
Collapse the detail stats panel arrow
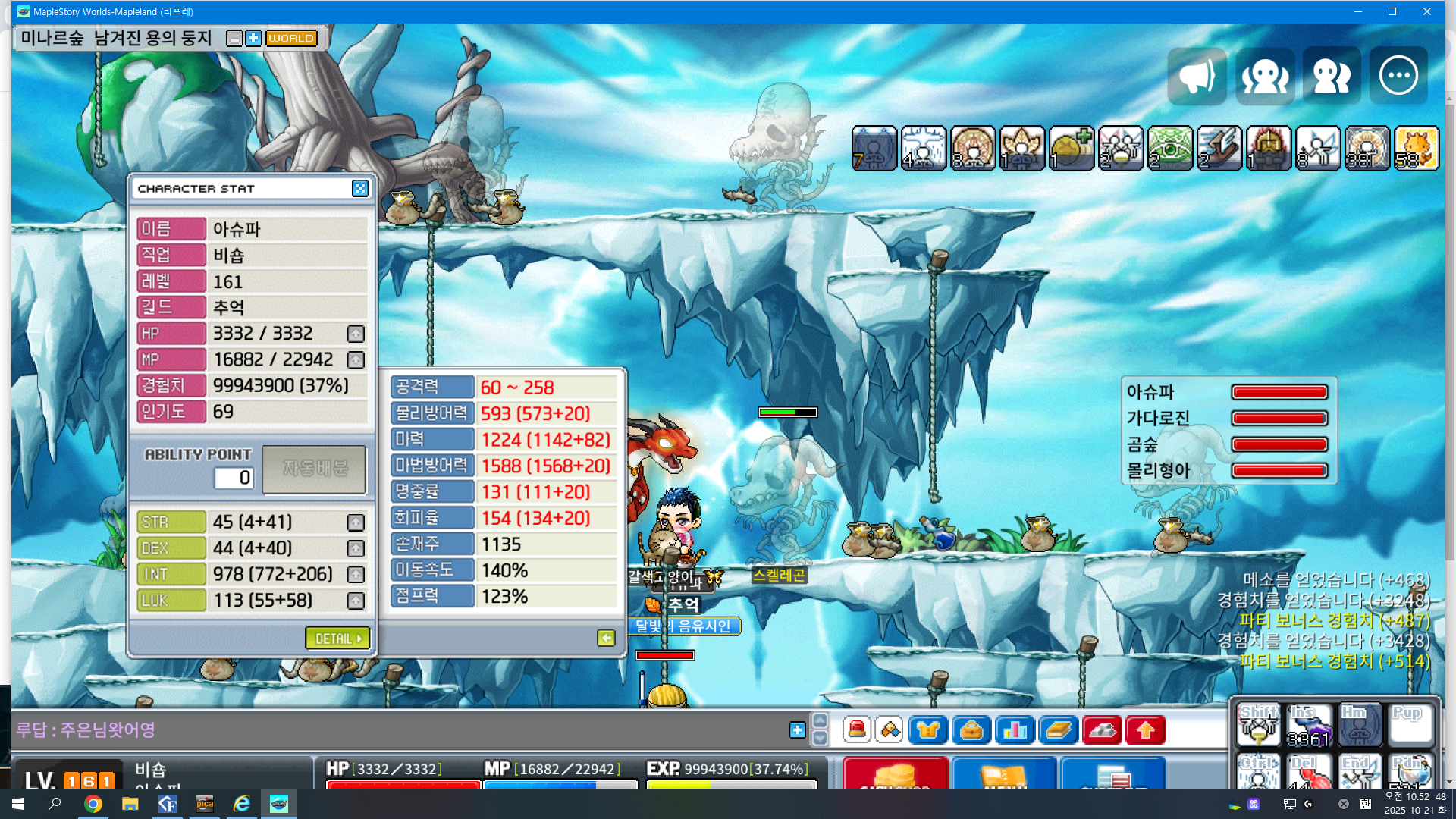coord(606,639)
